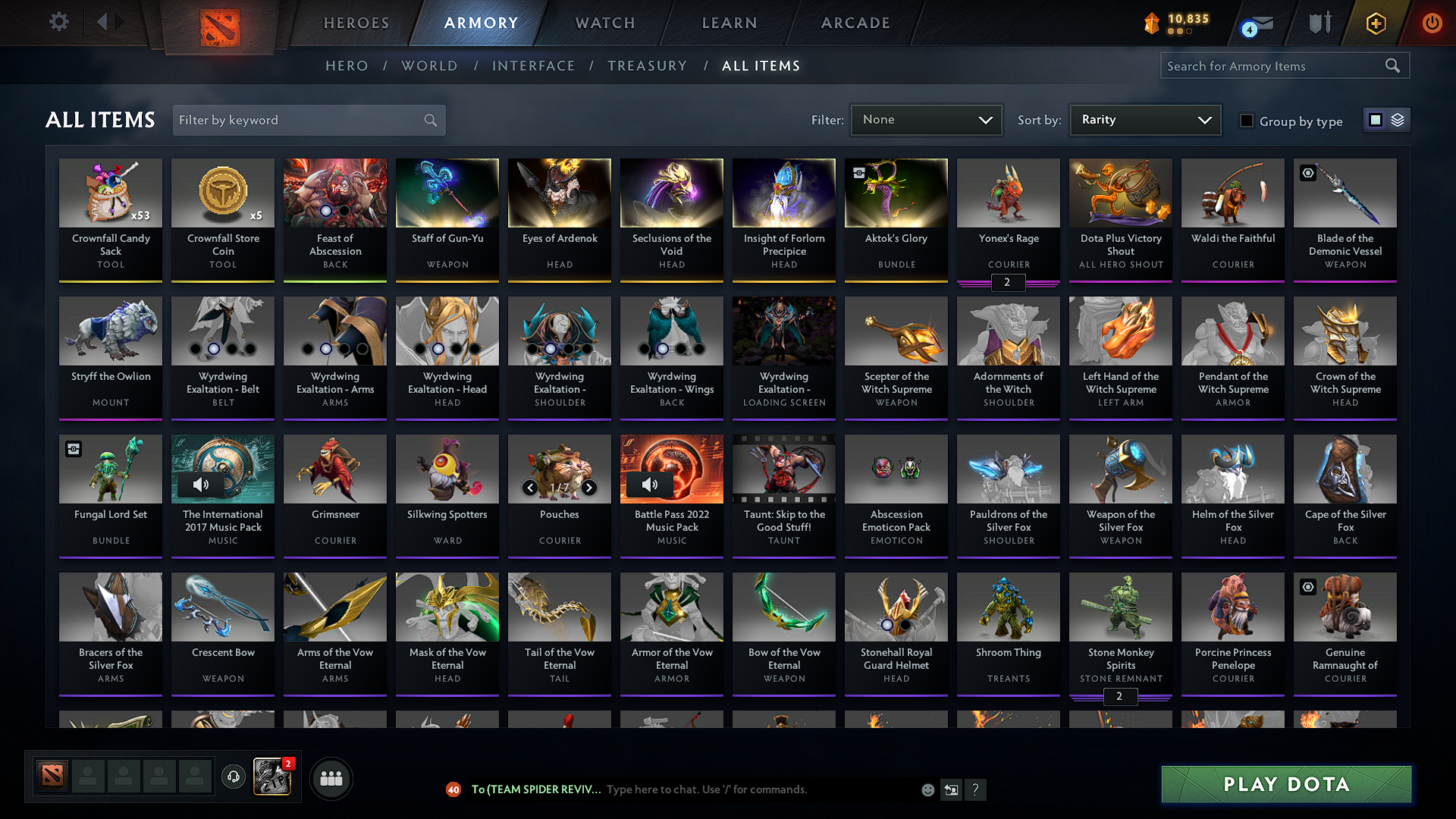The height and width of the screenshot is (819, 1456).
Task: Open the Sort by Rarity dropdown
Action: click(x=1144, y=119)
